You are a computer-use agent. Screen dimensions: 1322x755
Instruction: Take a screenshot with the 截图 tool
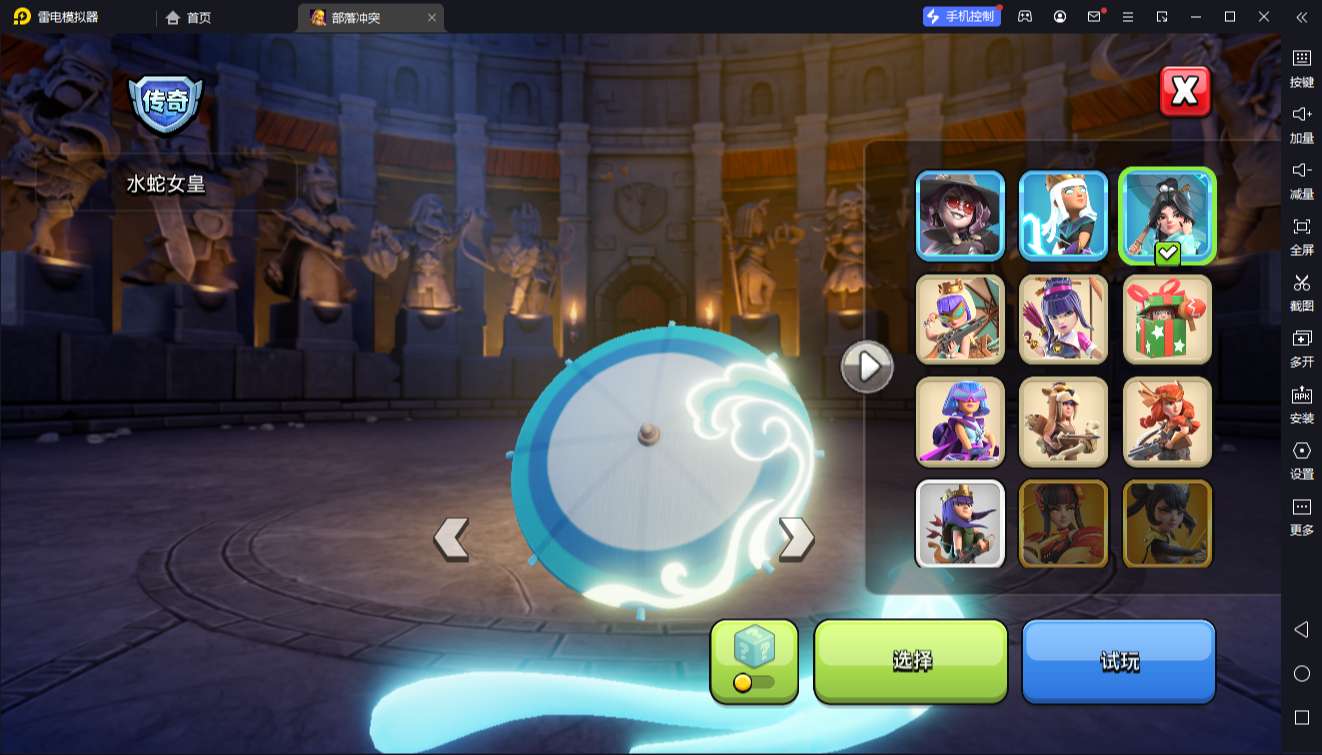[x=1301, y=291]
